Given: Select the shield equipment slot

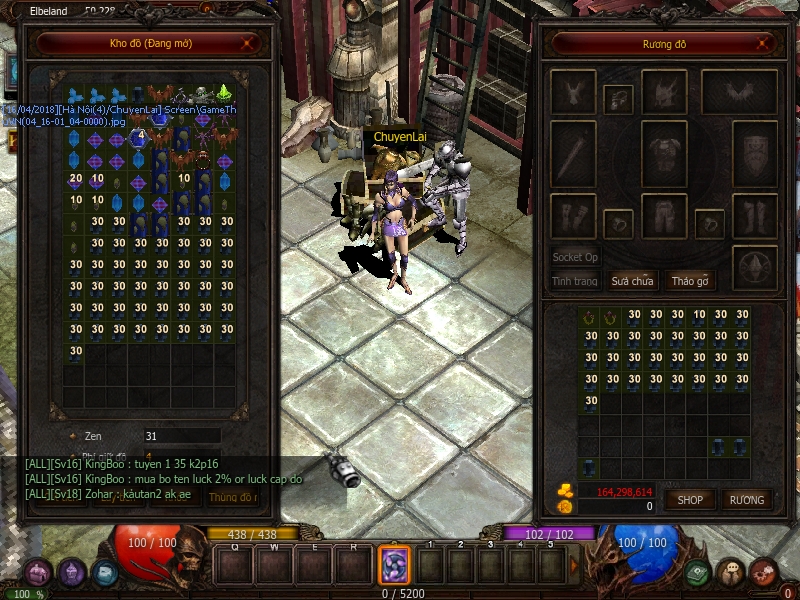Looking at the screenshot, I should click(x=754, y=155).
